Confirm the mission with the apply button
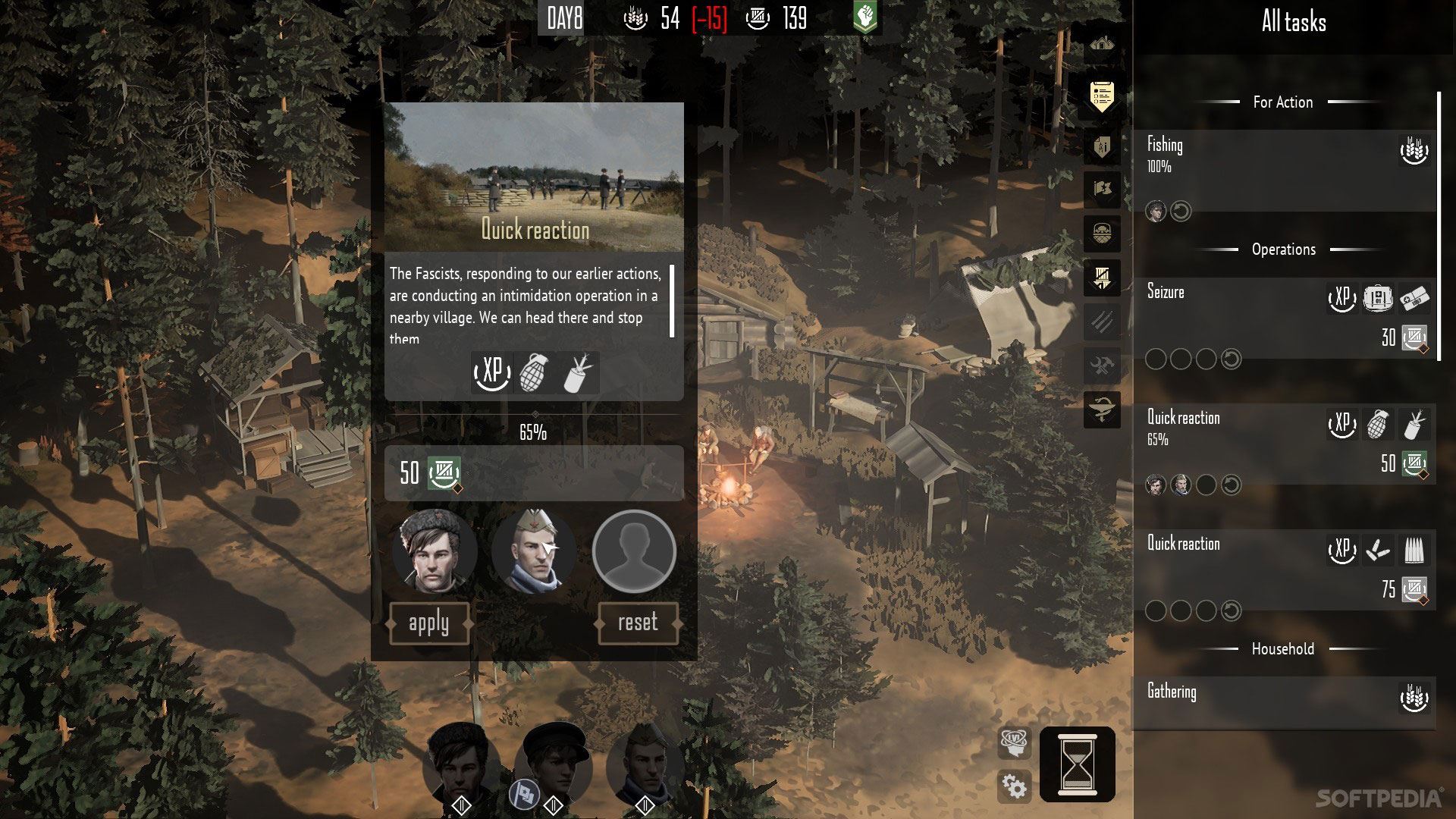 (429, 623)
